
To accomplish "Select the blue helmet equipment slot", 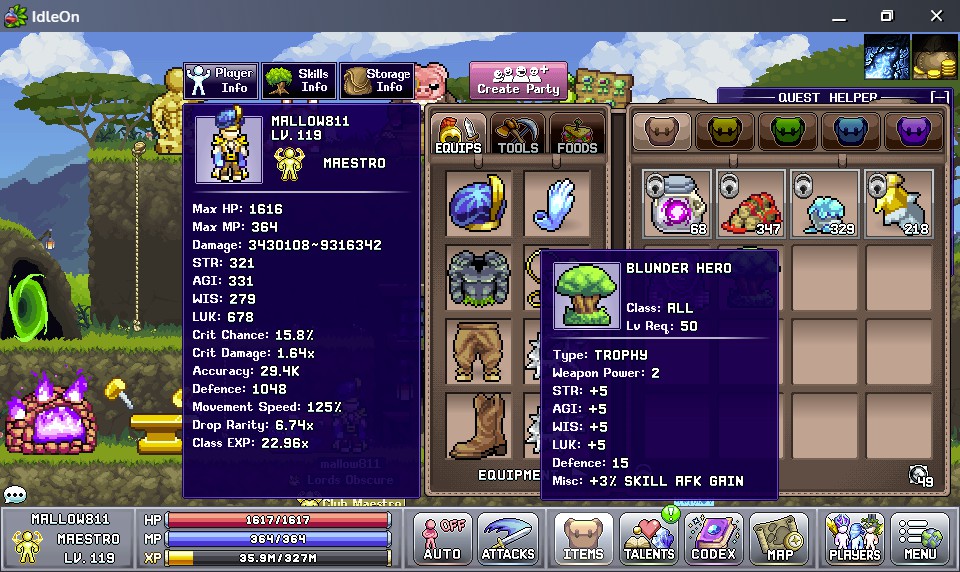I will tap(478, 204).
